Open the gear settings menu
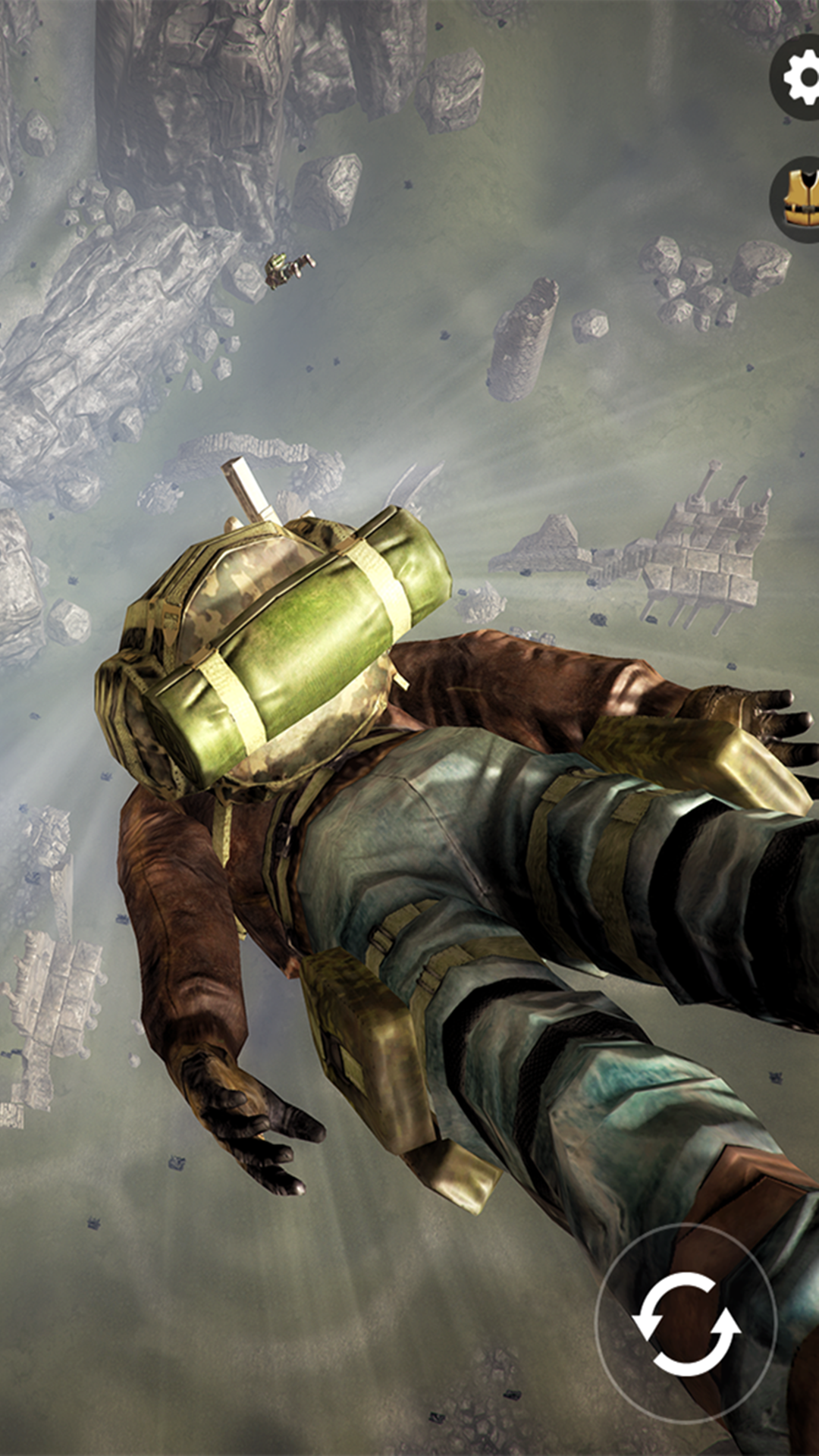 coord(799,77)
